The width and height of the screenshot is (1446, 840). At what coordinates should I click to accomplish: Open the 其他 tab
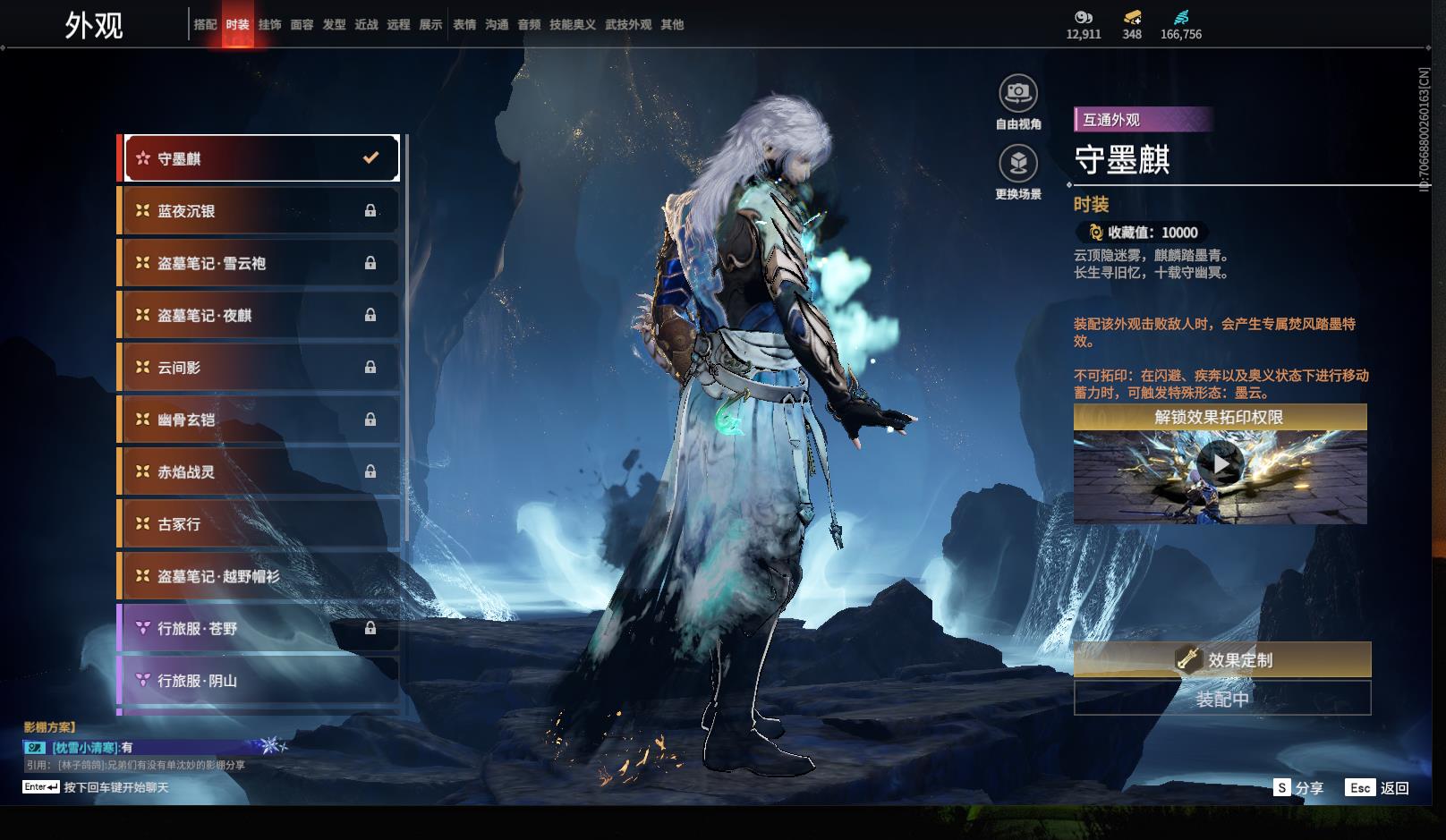point(672,25)
